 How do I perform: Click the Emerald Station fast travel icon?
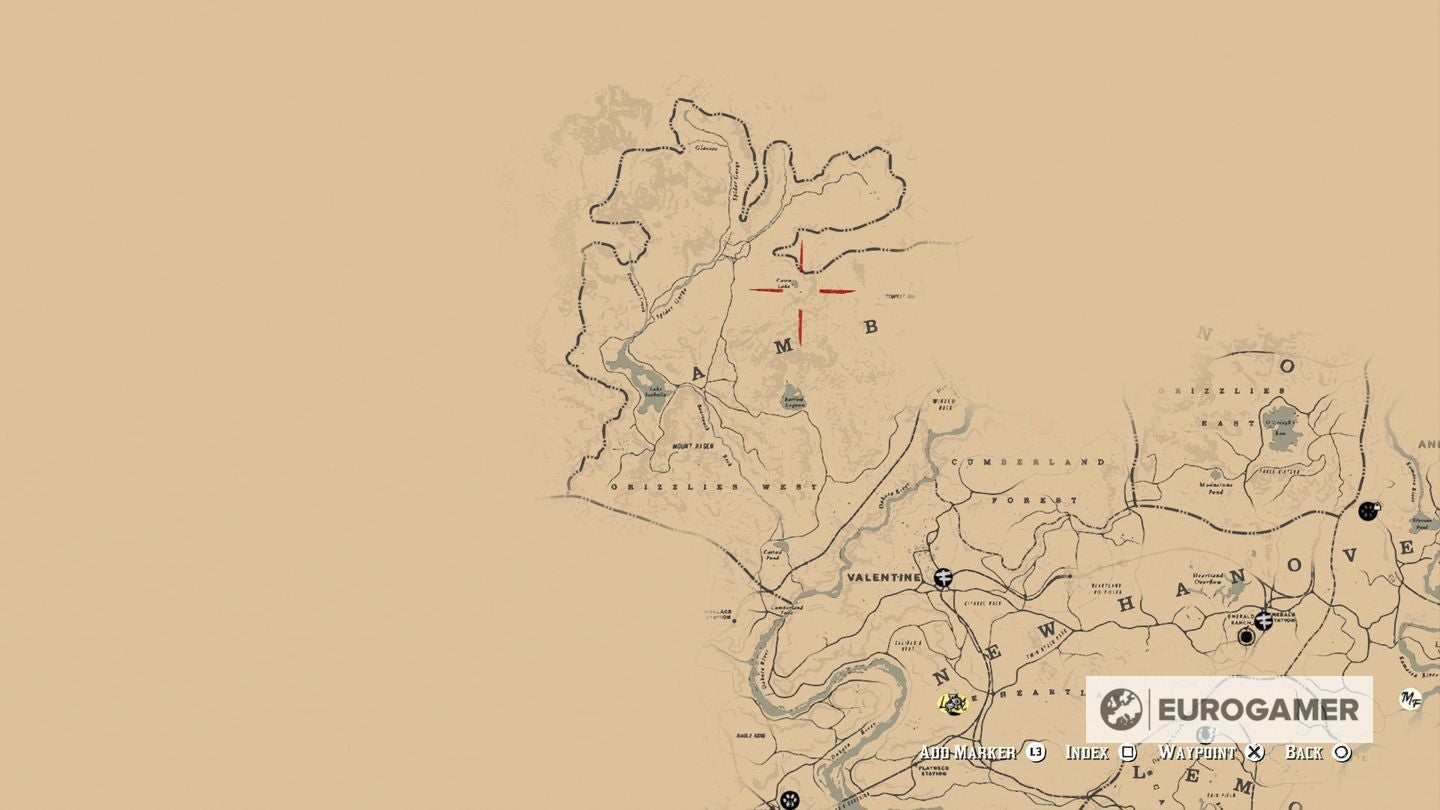[1265, 622]
